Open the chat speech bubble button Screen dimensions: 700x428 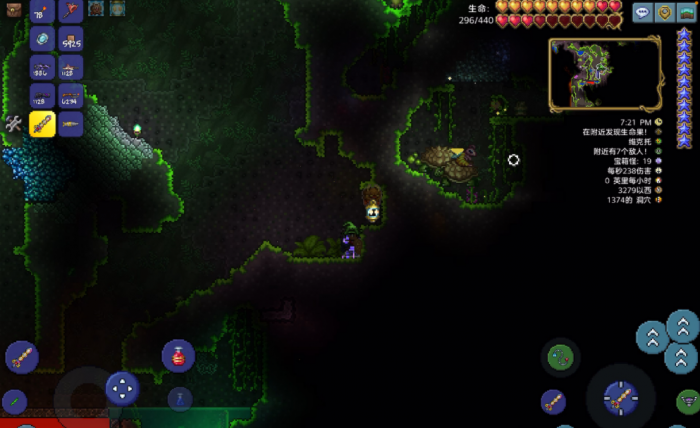click(641, 13)
